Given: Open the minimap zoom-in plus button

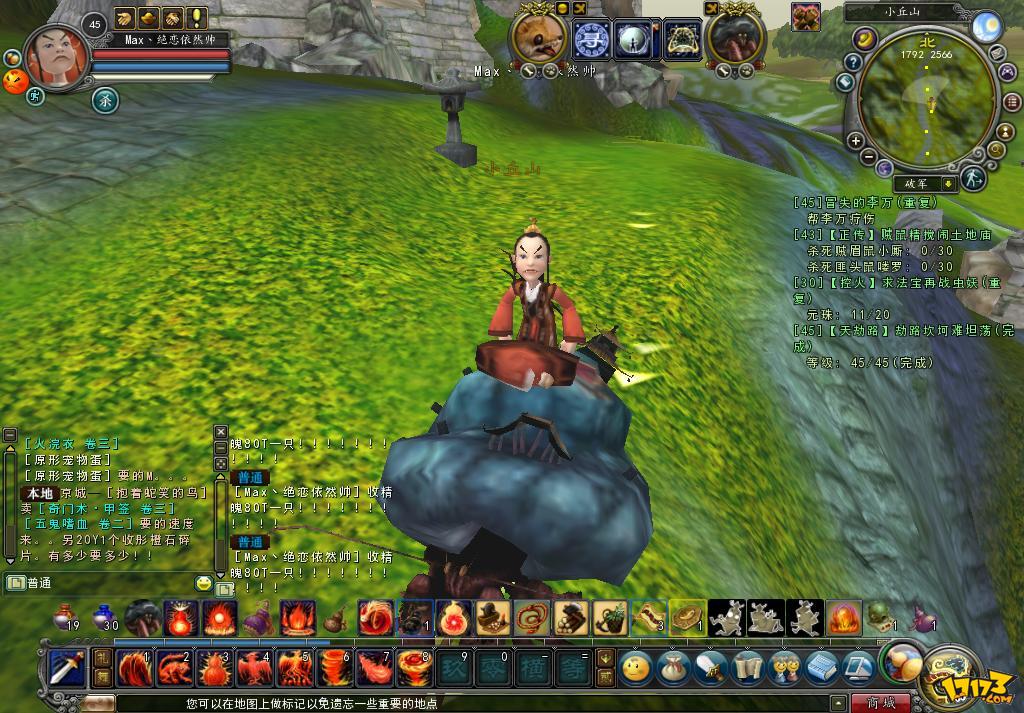Looking at the screenshot, I should pyautogui.click(x=855, y=141).
